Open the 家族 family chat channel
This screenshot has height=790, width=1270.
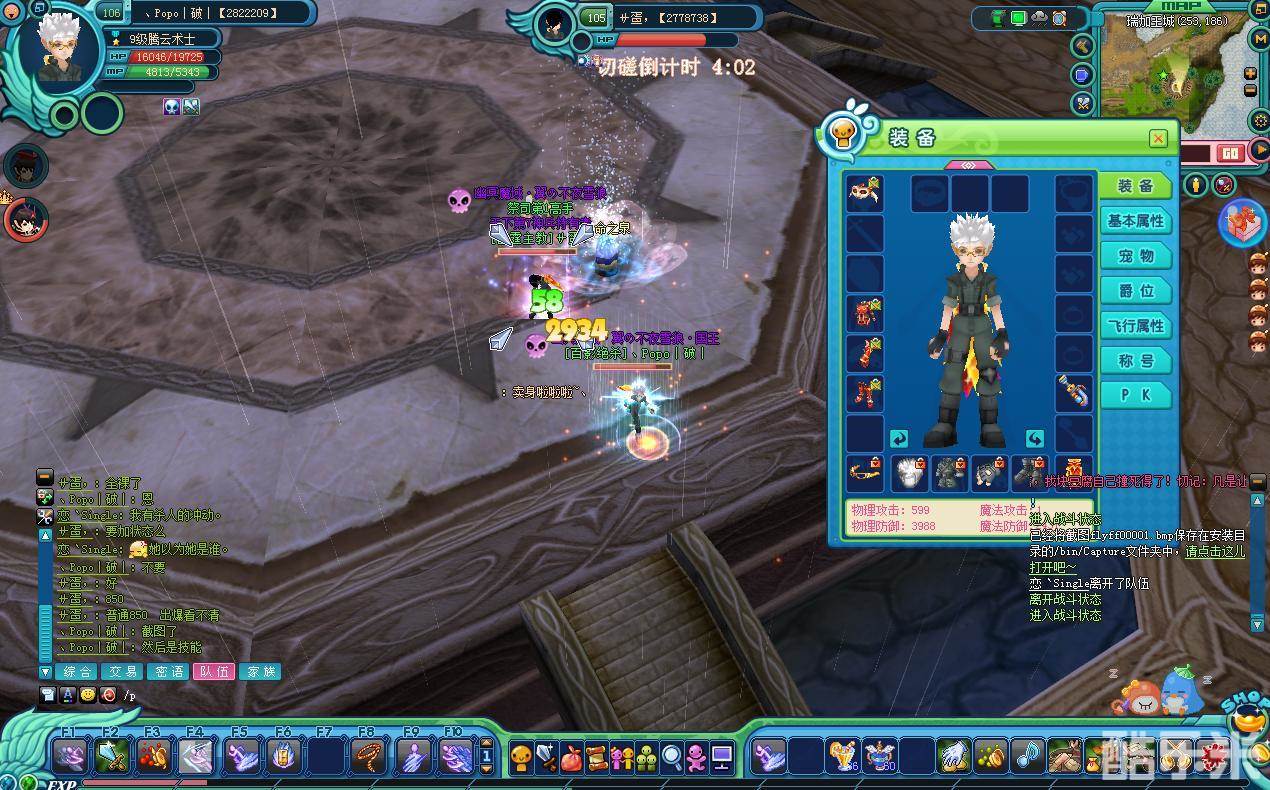[x=261, y=672]
